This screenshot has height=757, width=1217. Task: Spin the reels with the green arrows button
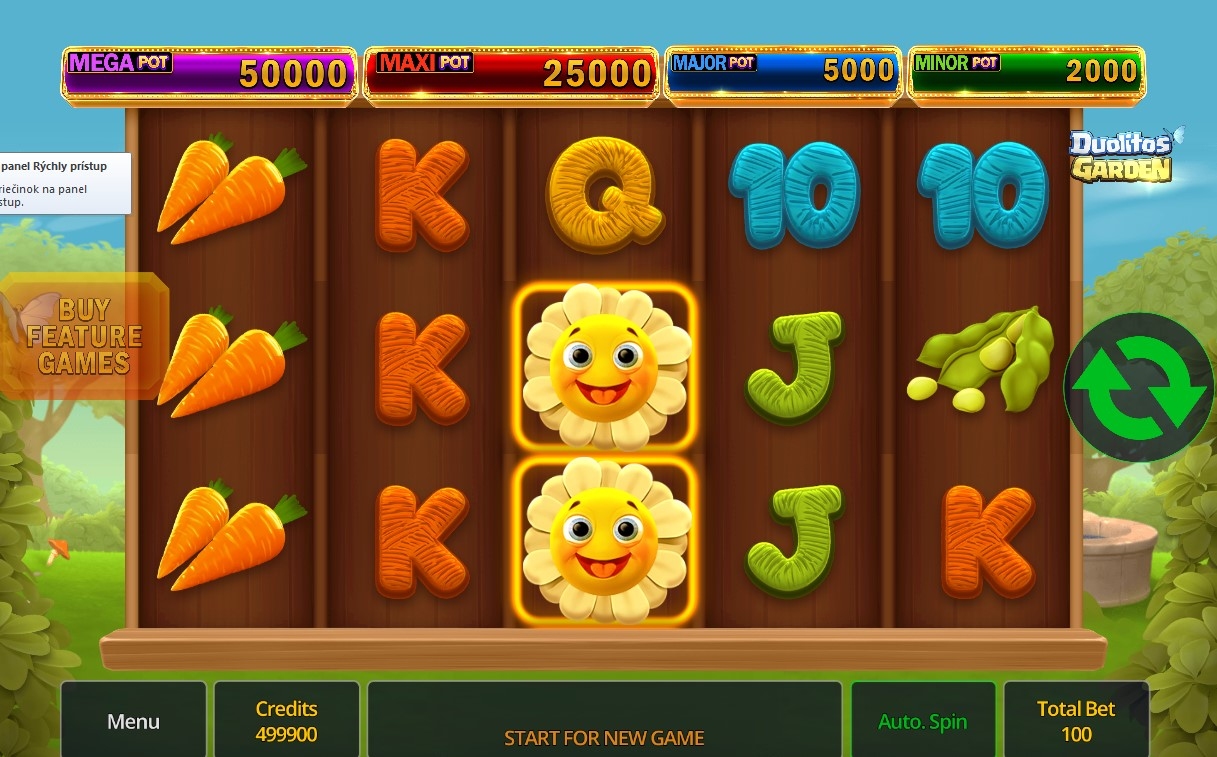tap(1138, 387)
